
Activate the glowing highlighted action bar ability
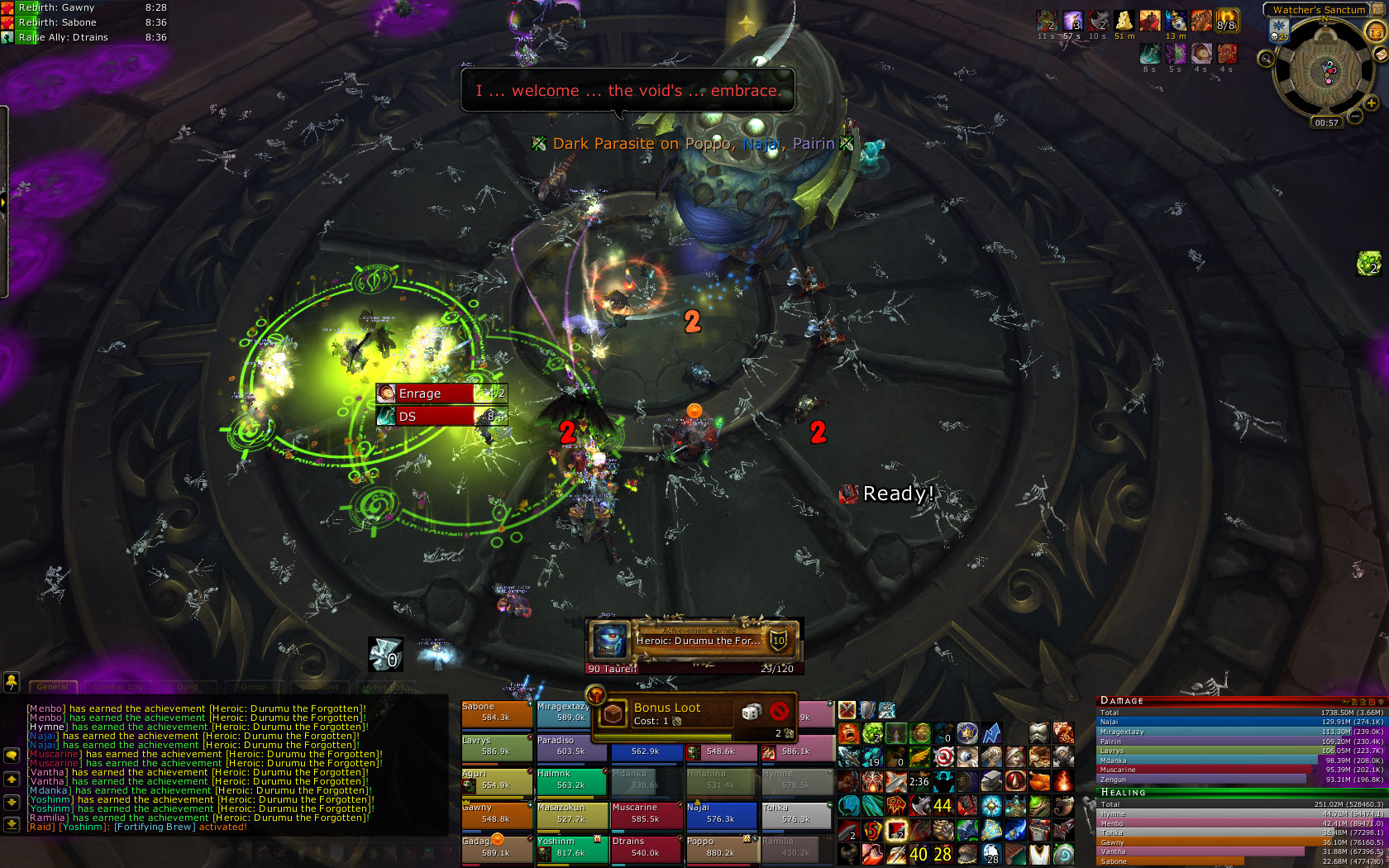coord(895,830)
